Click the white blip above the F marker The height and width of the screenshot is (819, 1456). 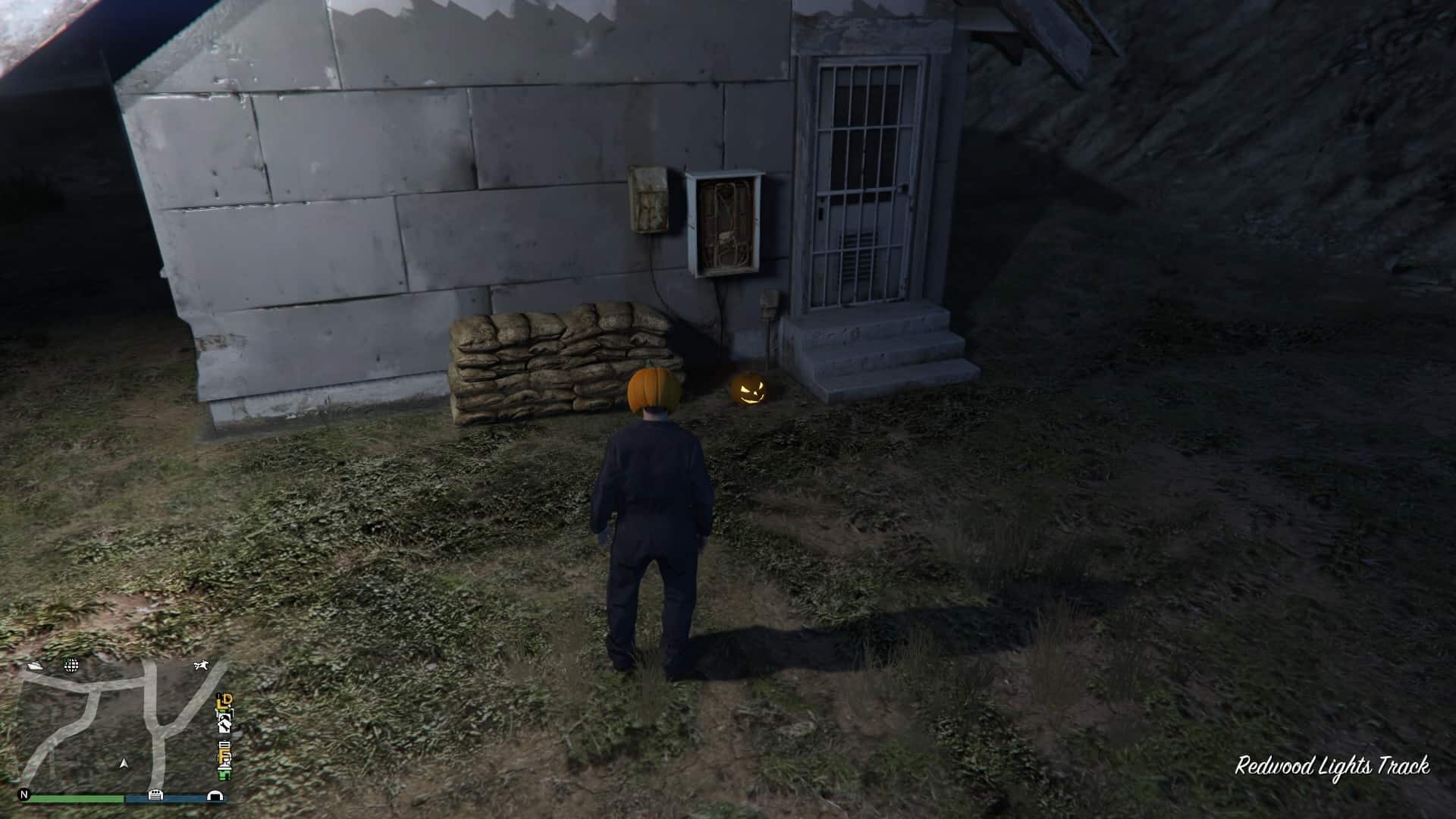pos(224,745)
